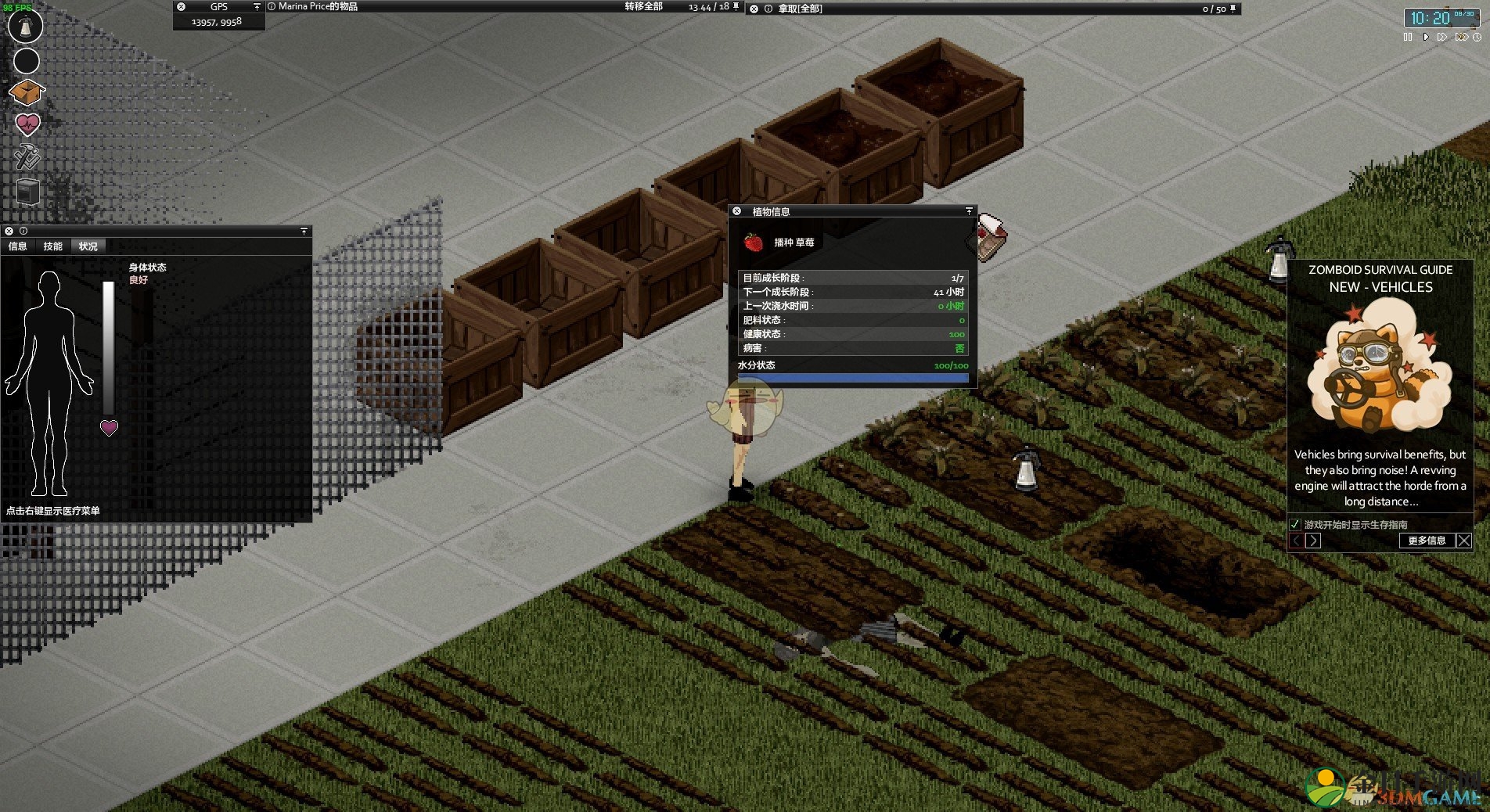Image resolution: width=1490 pixels, height=812 pixels.
Task: Click 转移全部 to transfer all items
Action: click(x=643, y=7)
